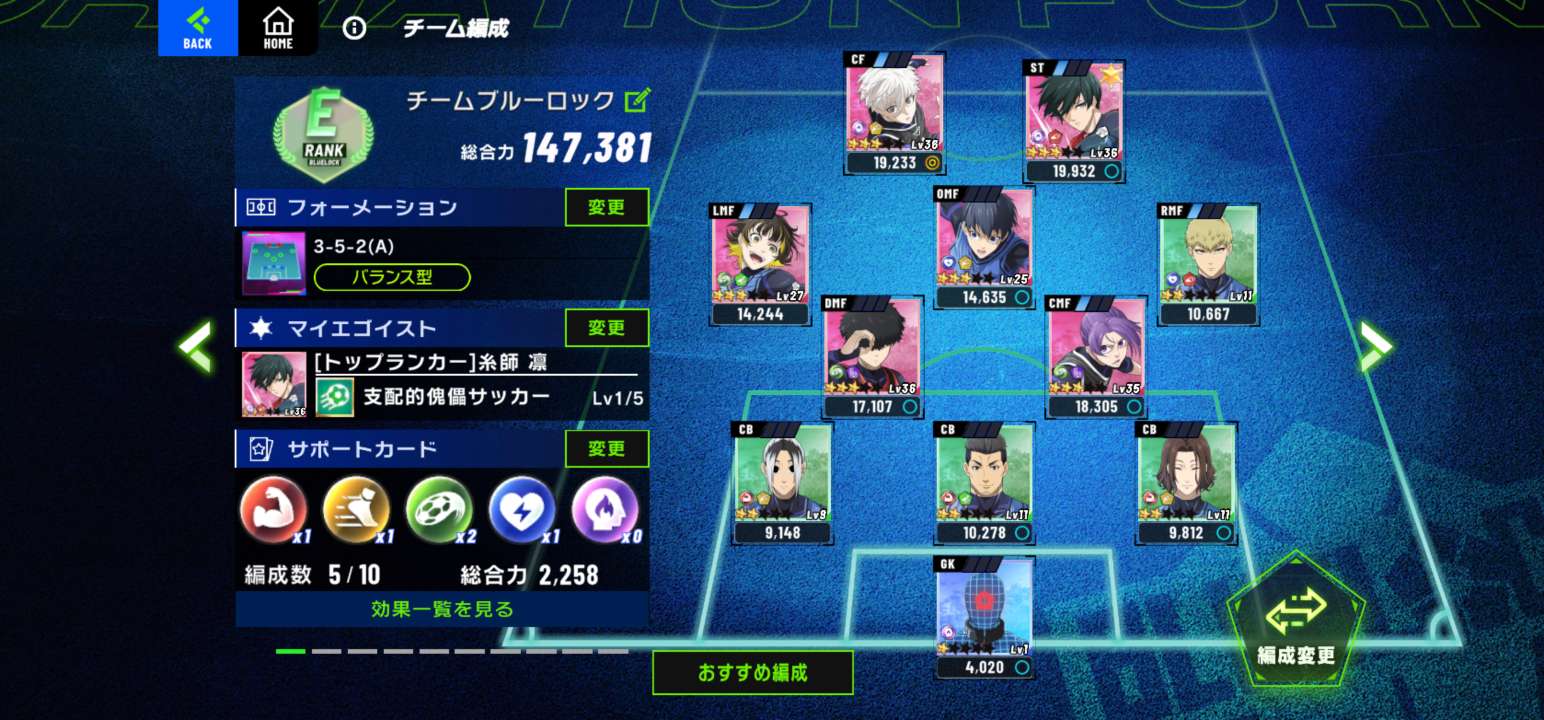1544x720 pixels.
Task: Switch to the next team with right arrow
Action: click(1376, 346)
